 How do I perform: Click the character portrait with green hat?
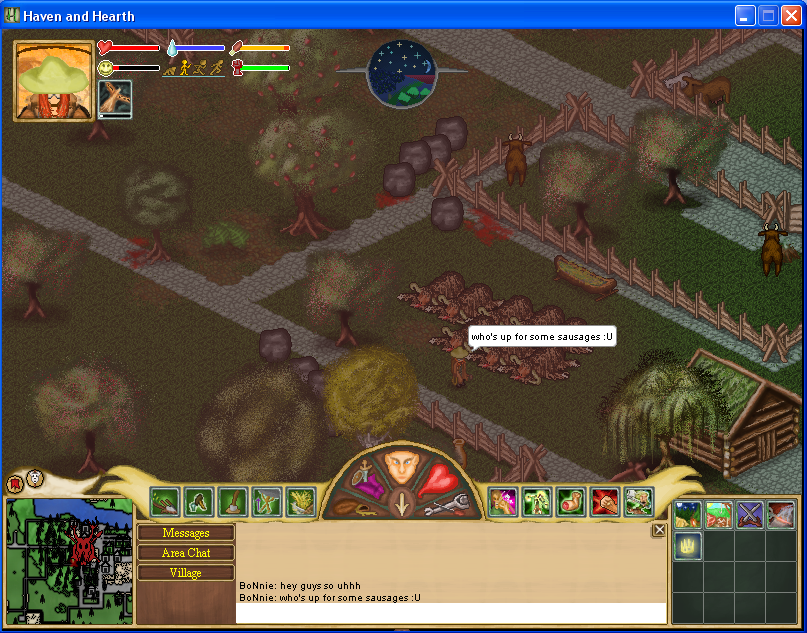pyautogui.click(x=54, y=81)
